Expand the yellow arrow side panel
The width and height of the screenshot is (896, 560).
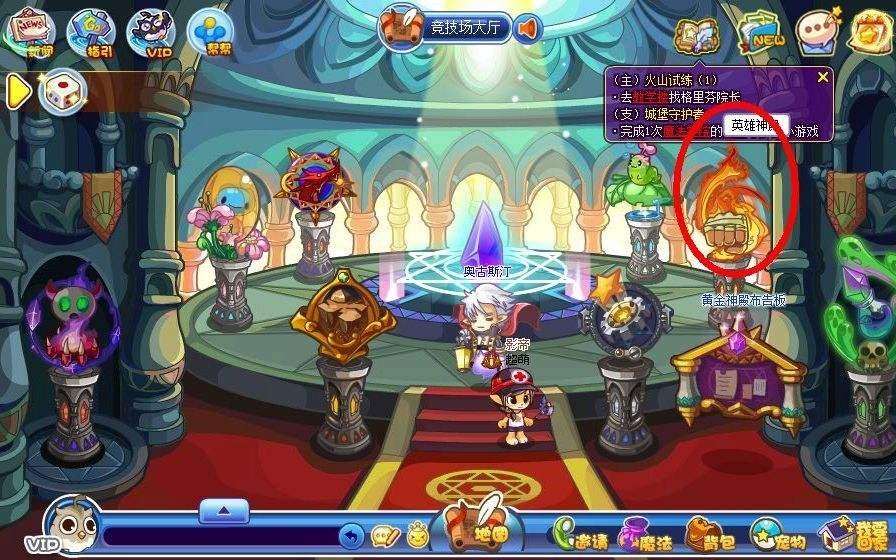[19, 91]
